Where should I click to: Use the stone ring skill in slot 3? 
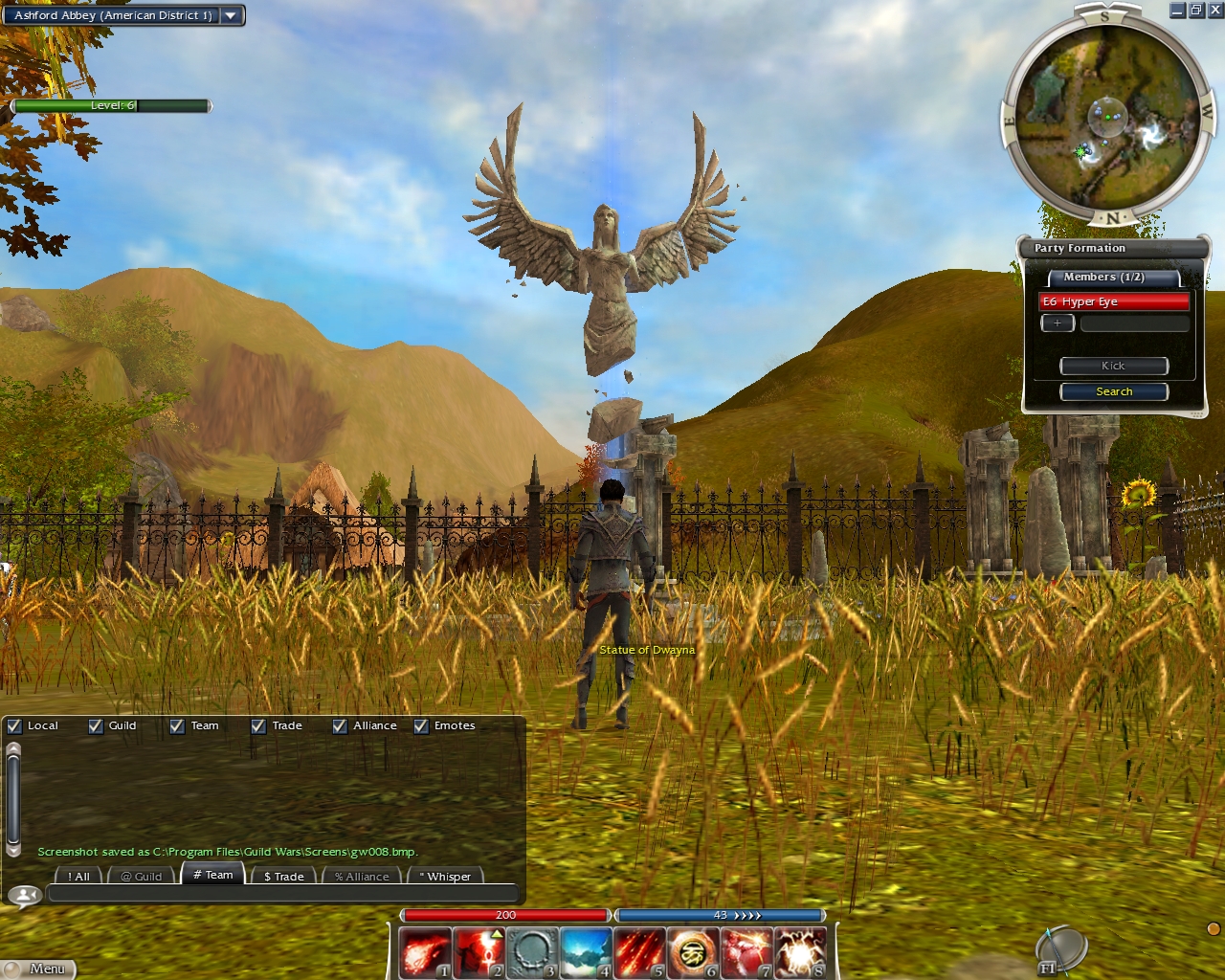pos(531,953)
